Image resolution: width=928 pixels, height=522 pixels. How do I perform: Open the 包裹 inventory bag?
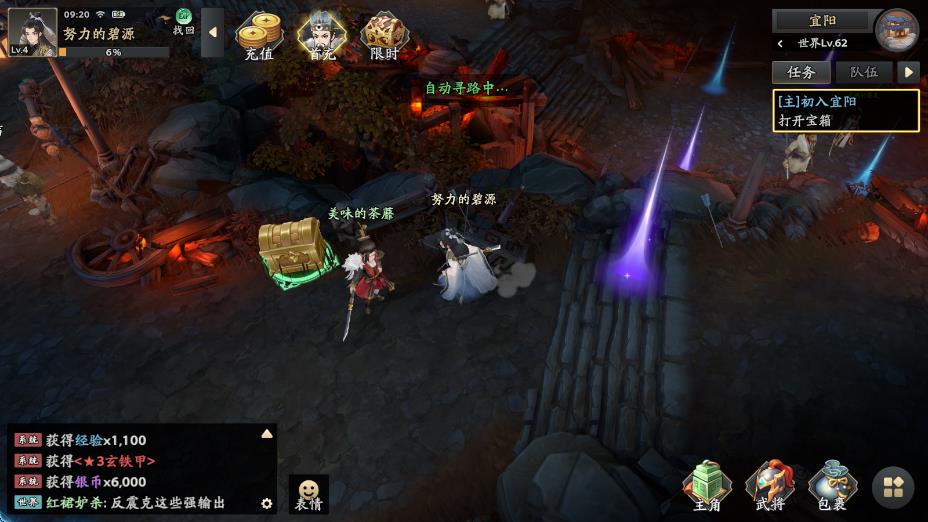[832, 486]
